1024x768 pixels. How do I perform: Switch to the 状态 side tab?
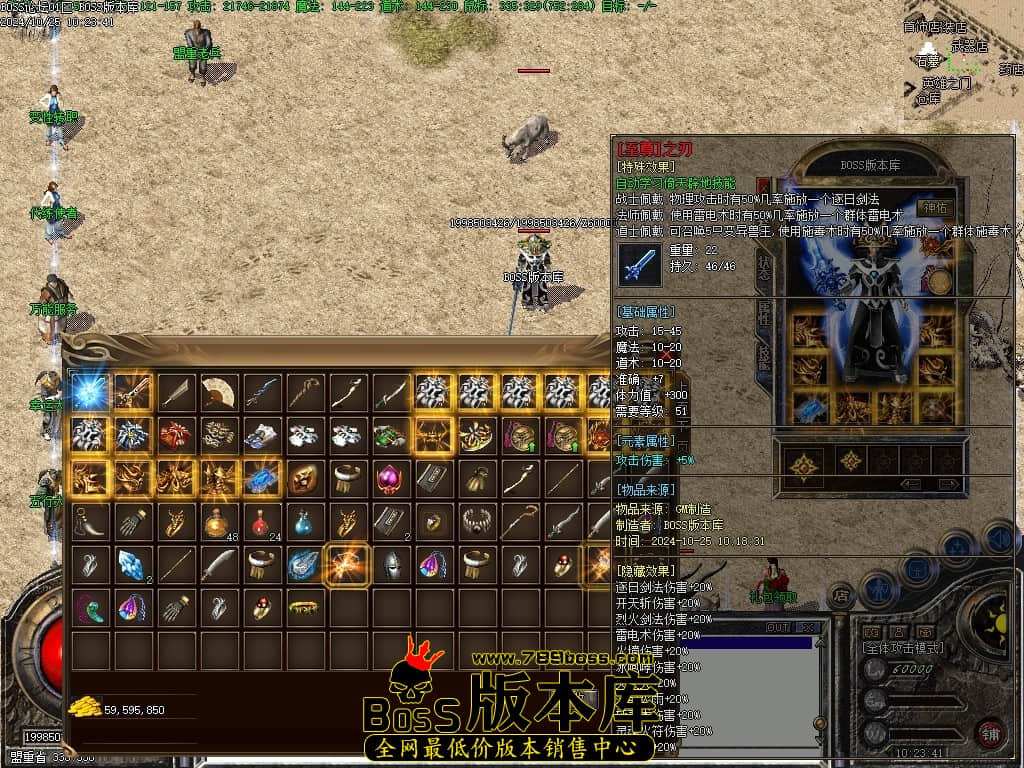point(764,266)
